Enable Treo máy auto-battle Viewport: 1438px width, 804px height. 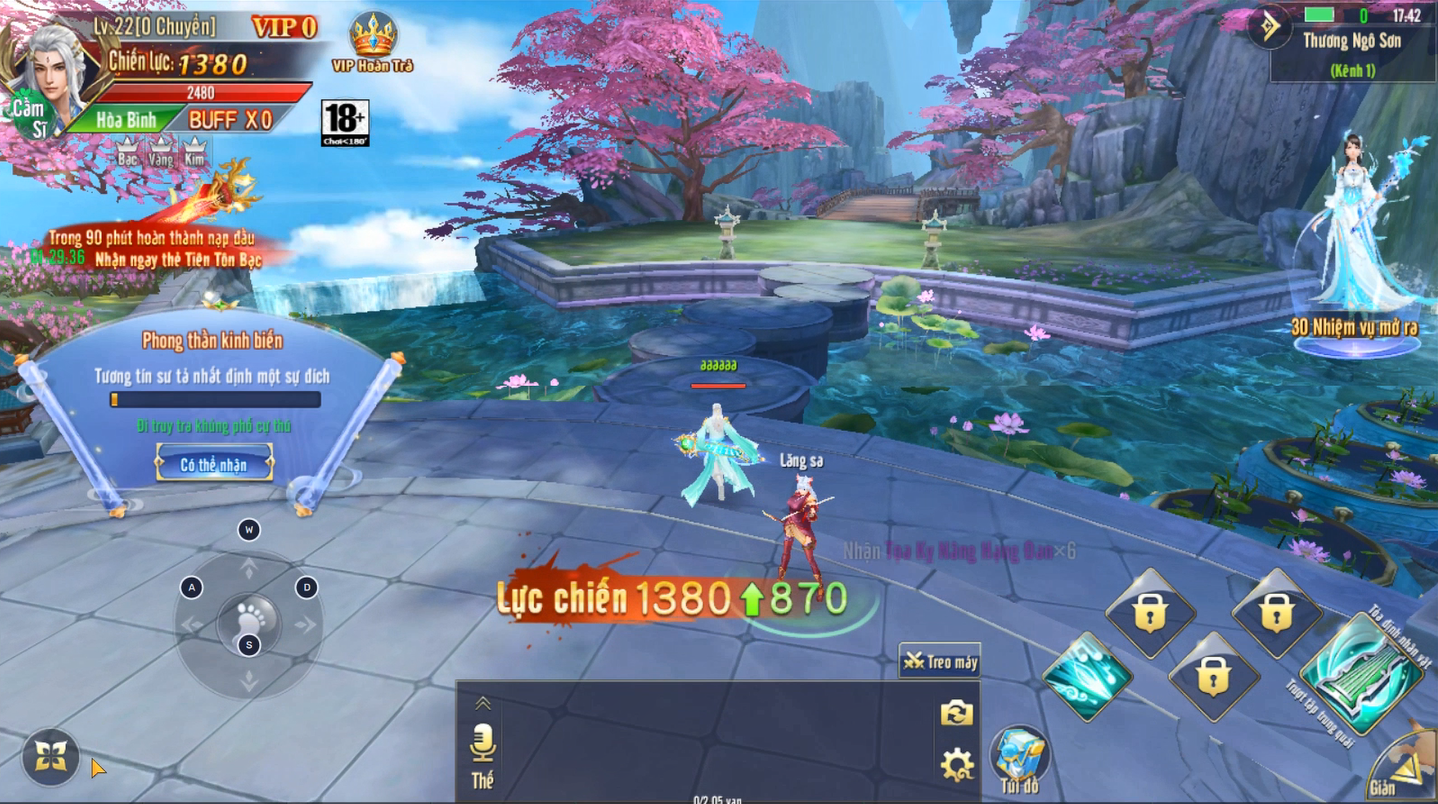point(940,662)
